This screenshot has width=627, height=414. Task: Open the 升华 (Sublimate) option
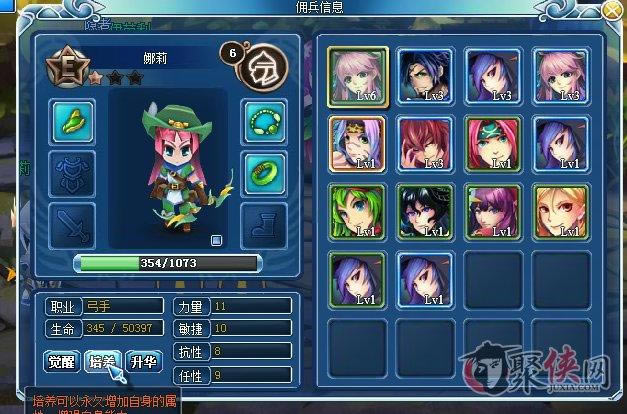point(143,361)
